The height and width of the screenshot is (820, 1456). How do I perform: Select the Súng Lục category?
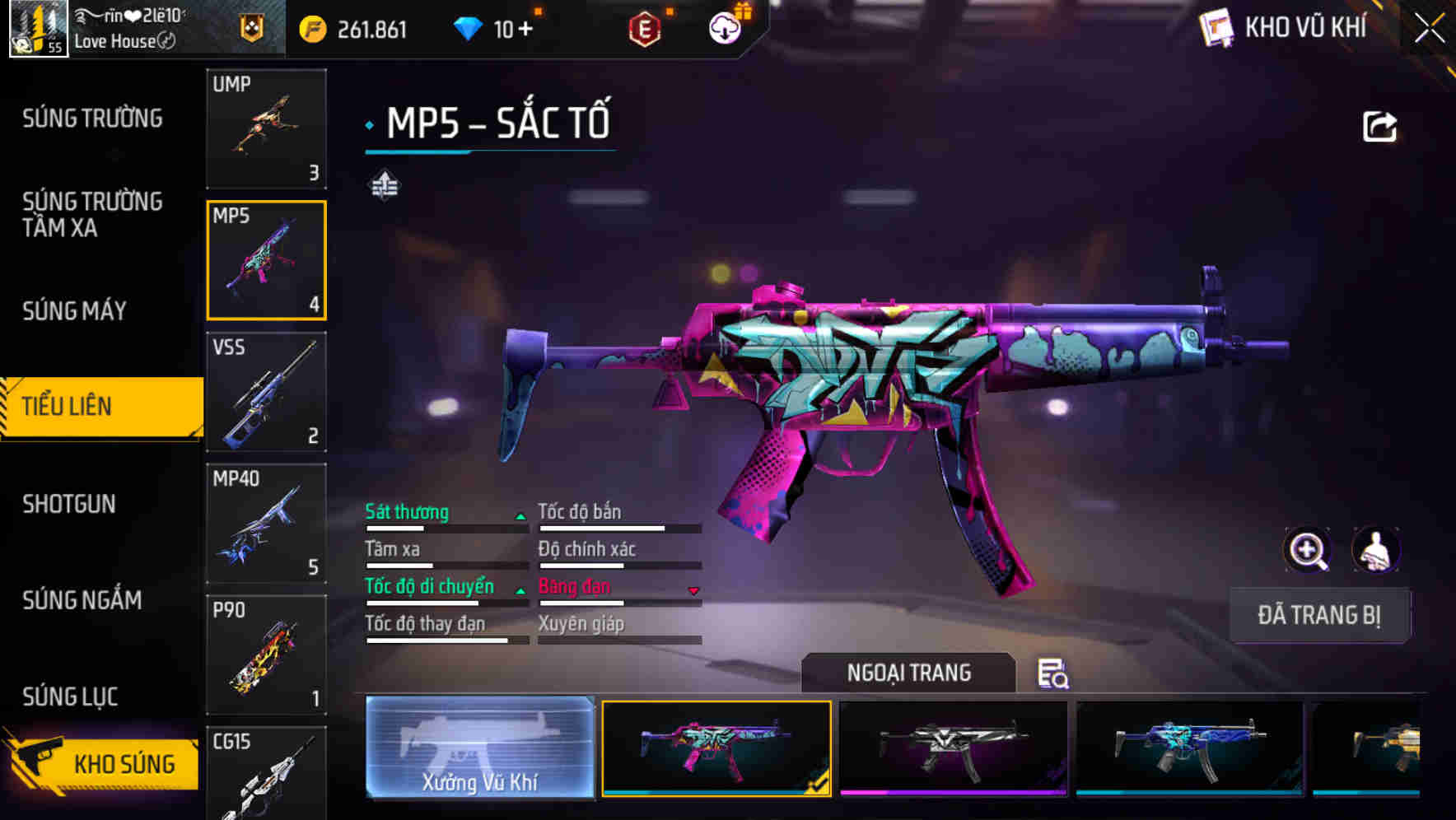[70, 697]
